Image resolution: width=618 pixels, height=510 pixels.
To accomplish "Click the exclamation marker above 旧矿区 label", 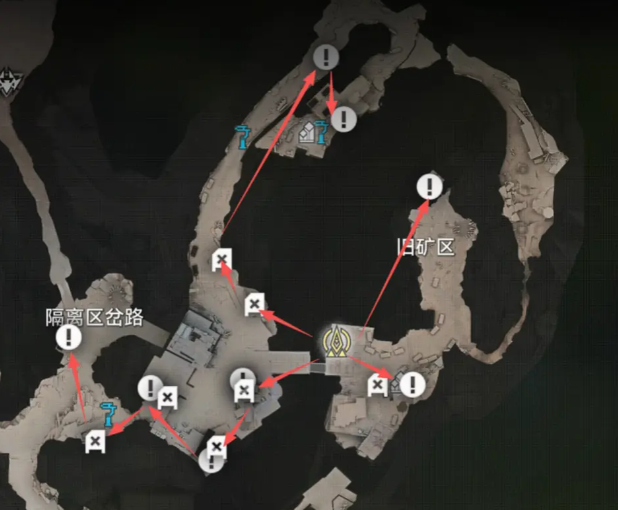I will point(430,186).
